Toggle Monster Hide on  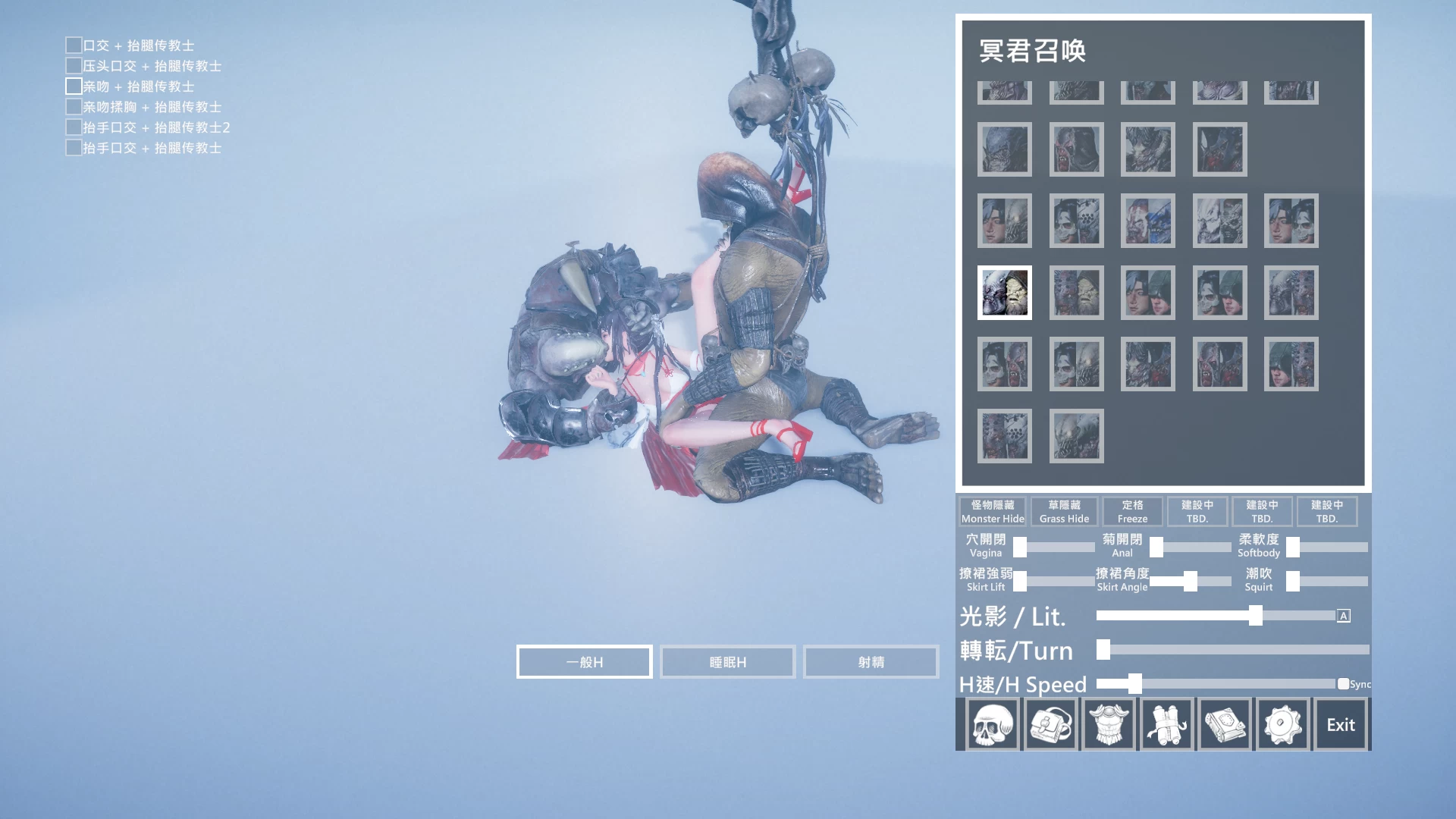[x=991, y=511]
